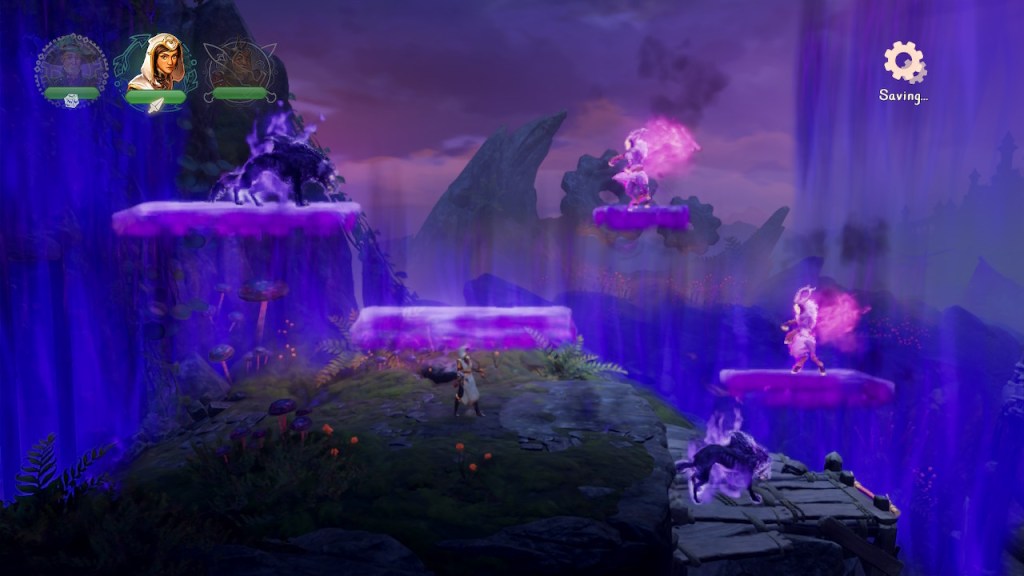The image size is (1024, 576).
Task: Select the faded wizard character portrait
Action: click(71, 63)
